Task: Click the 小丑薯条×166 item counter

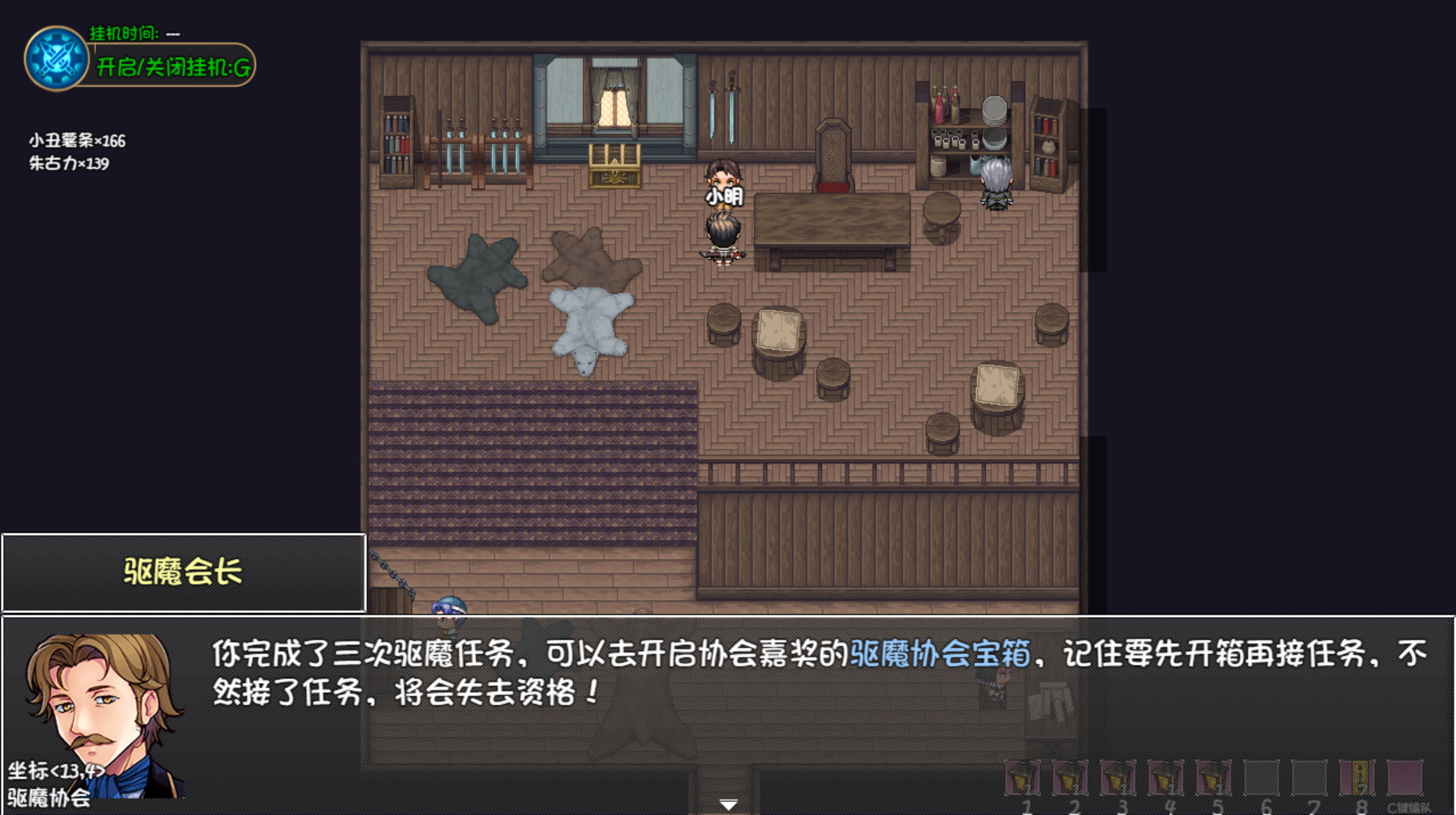Action: tap(76, 140)
